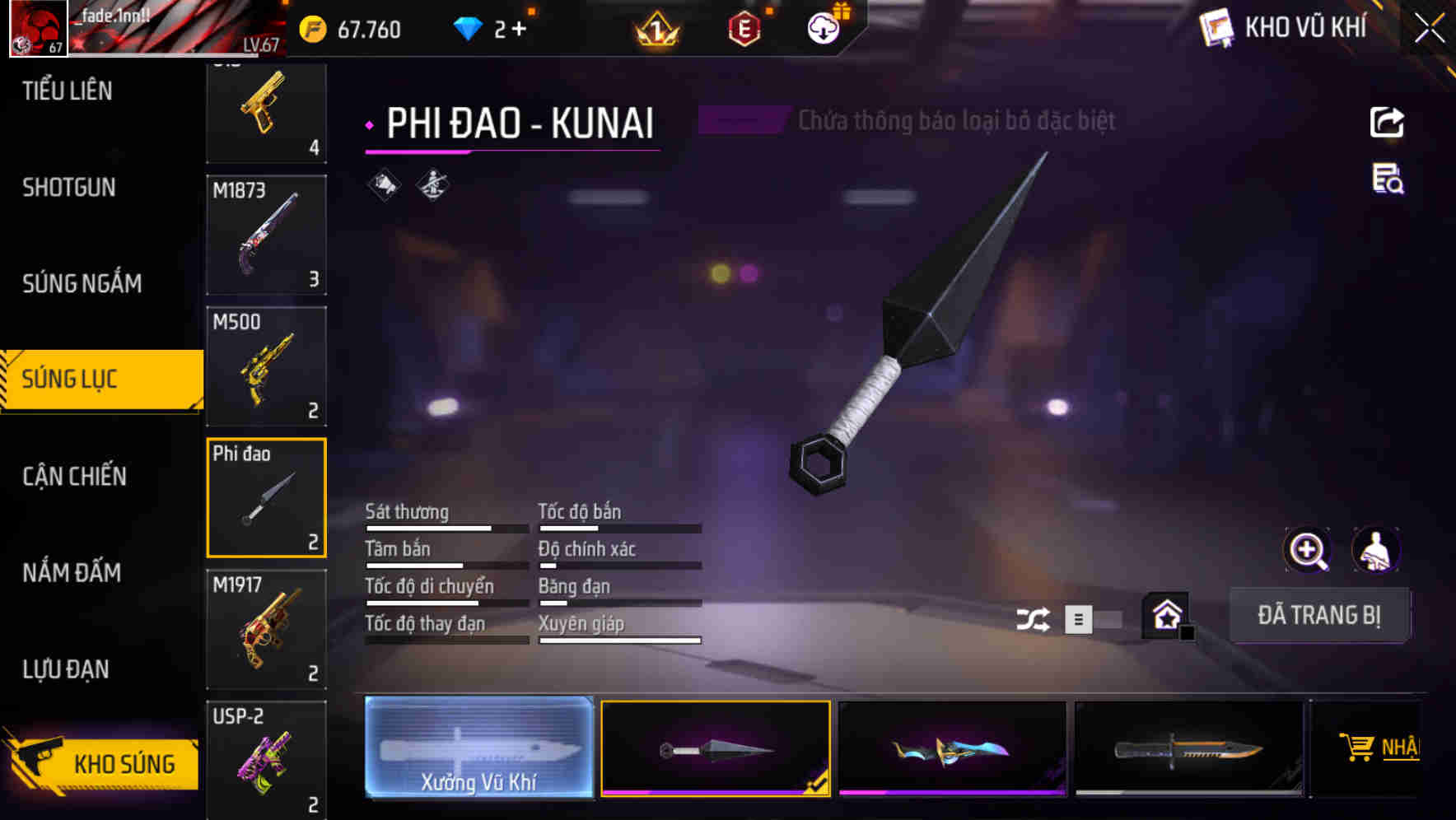Switch to the SHOTGUN category
Viewport: 1456px width, 820px height.
[66, 187]
